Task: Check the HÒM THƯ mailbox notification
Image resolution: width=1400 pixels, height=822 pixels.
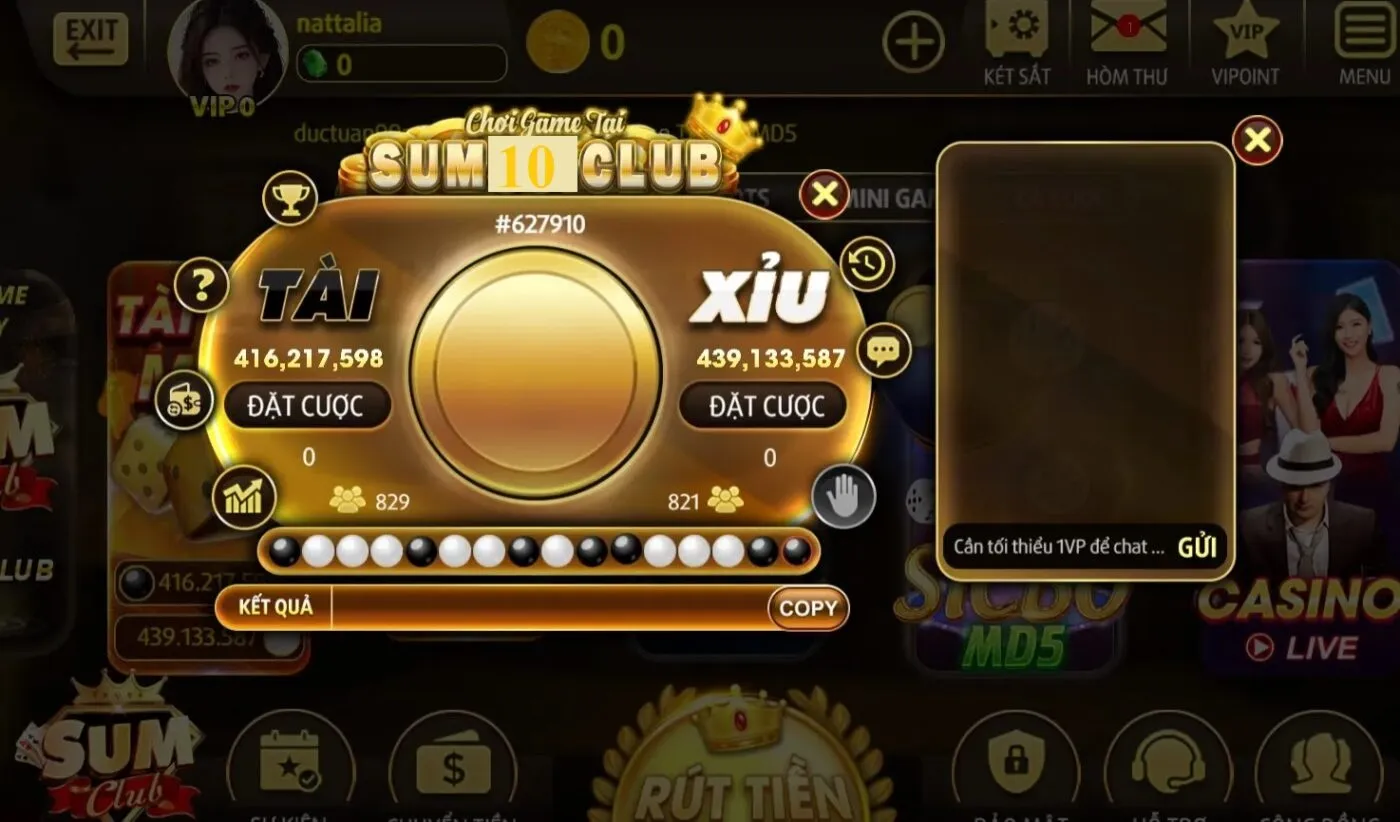Action: (1127, 33)
